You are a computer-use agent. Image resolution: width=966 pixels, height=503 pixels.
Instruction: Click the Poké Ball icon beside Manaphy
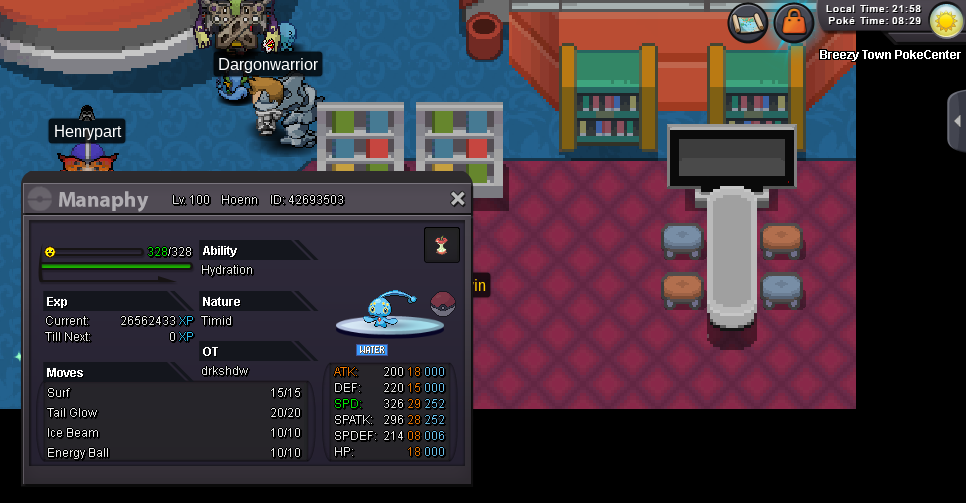coord(442,303)
